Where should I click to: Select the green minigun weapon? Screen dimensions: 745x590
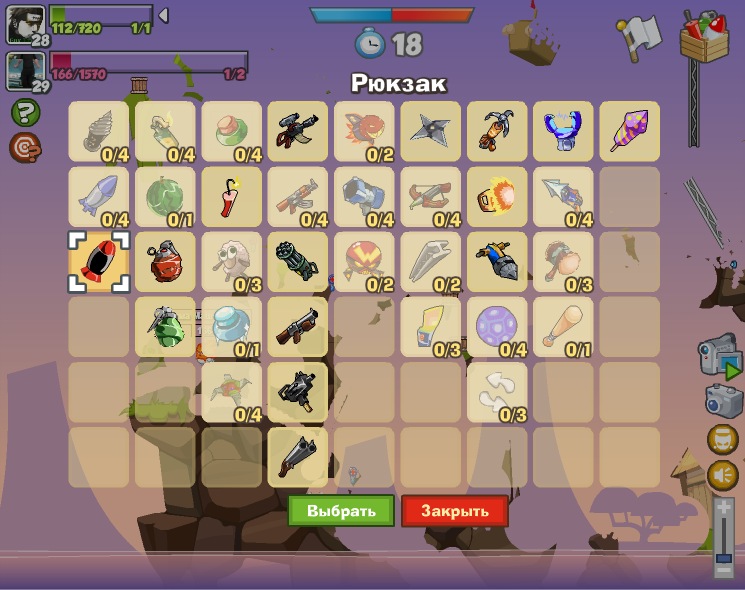pos(298,262)
